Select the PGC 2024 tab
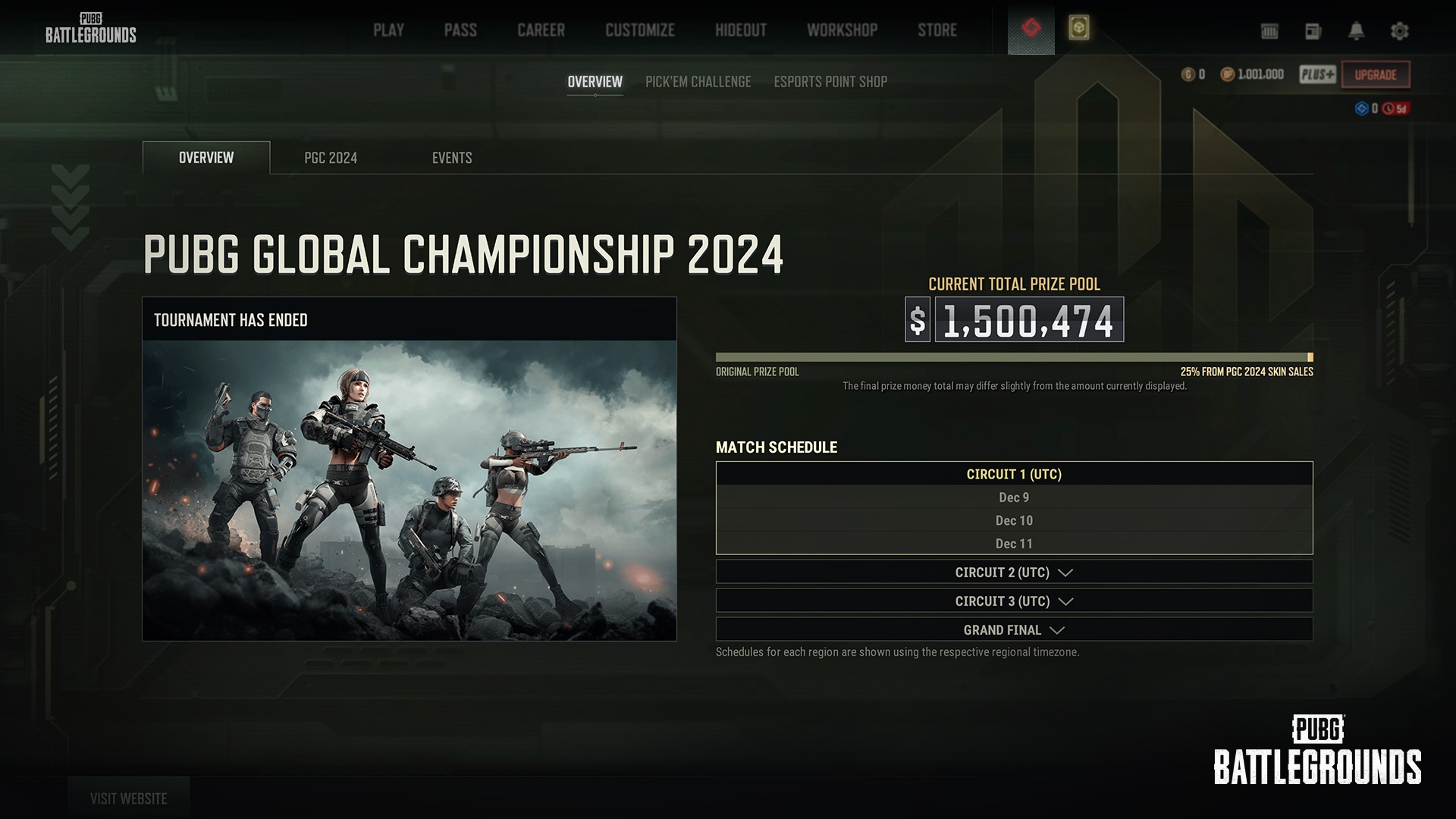The width and height of the screenshot is (1456, 819). [330, 158]
